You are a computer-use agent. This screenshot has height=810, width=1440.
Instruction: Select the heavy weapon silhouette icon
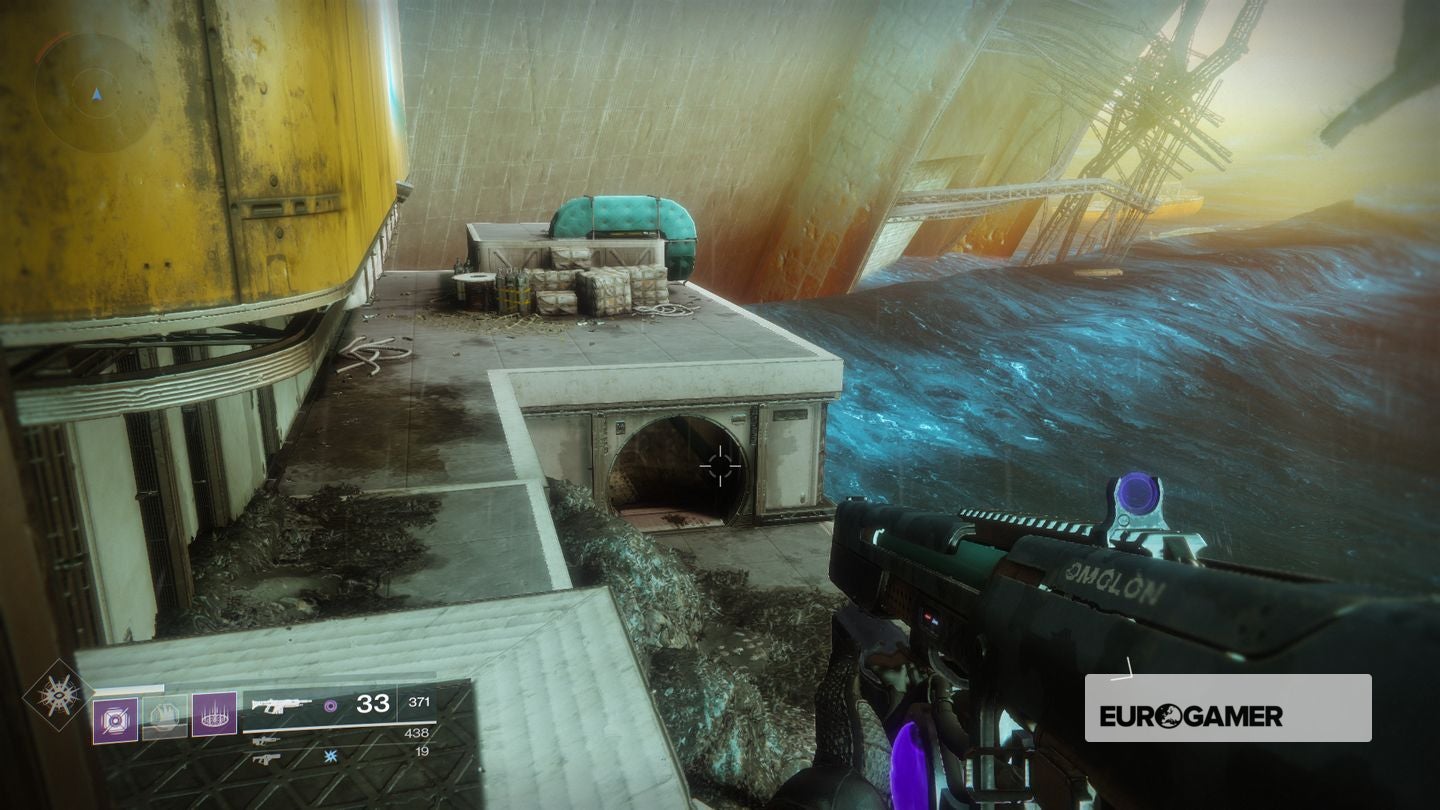pos(266,759)
